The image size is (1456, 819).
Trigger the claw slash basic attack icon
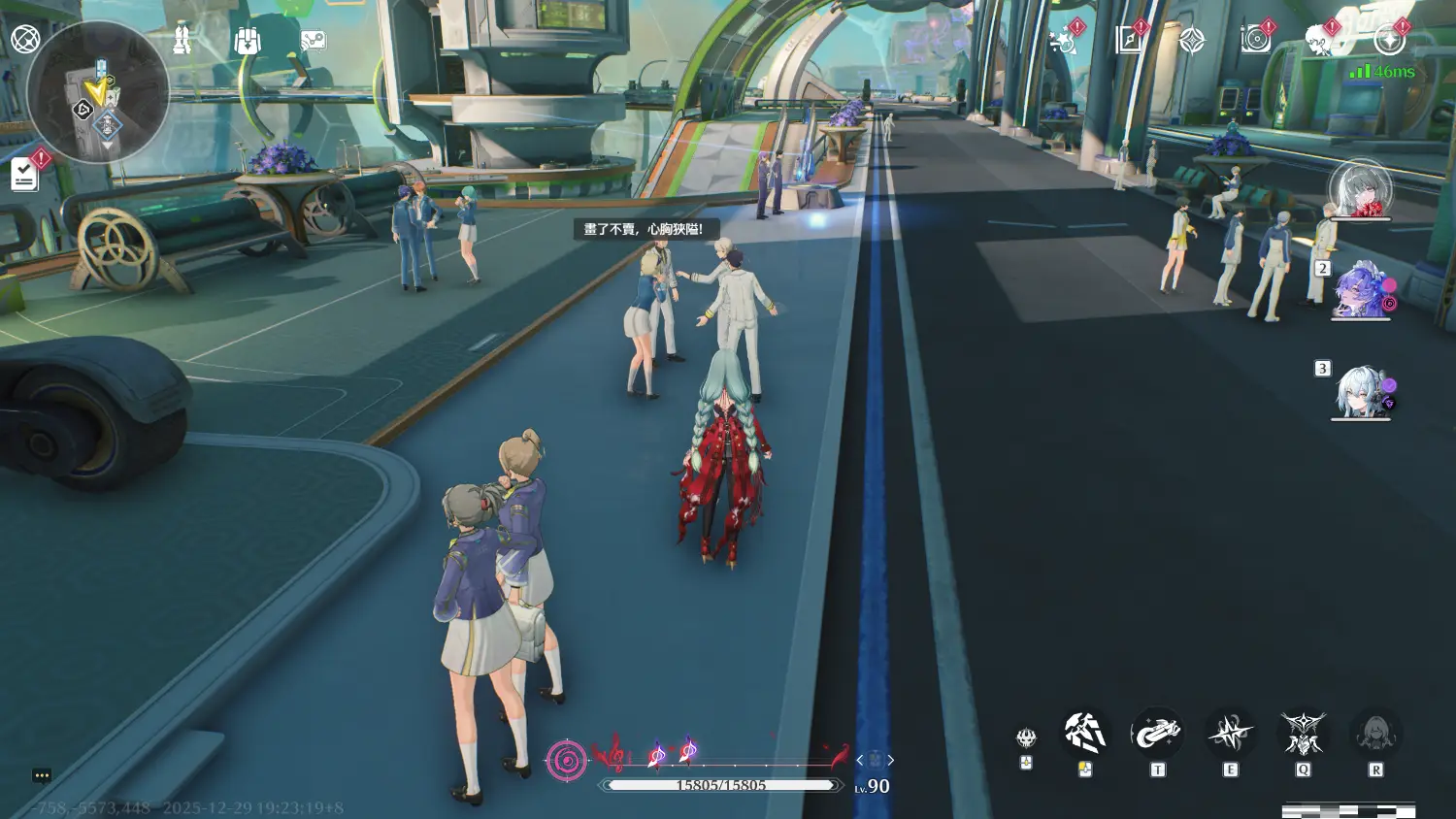pyautogui.click(x=1084, y=734)
